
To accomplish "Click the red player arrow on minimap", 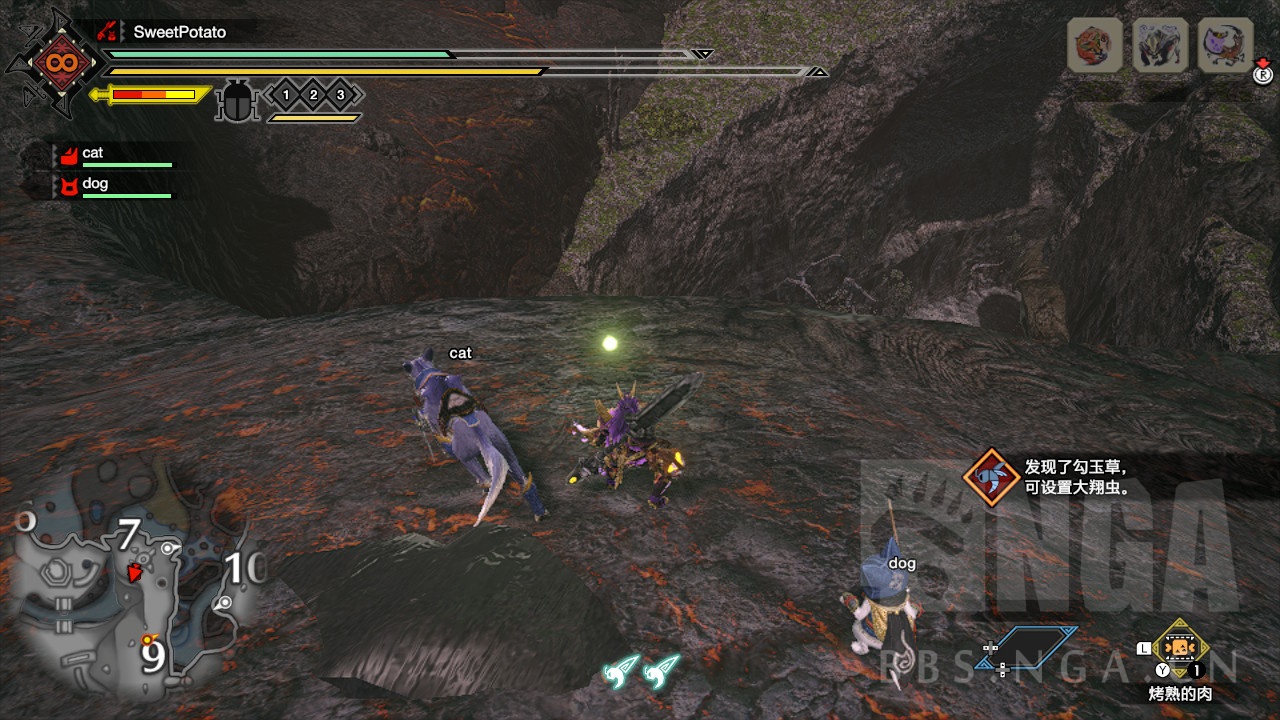I will click(x=134, y=572).
